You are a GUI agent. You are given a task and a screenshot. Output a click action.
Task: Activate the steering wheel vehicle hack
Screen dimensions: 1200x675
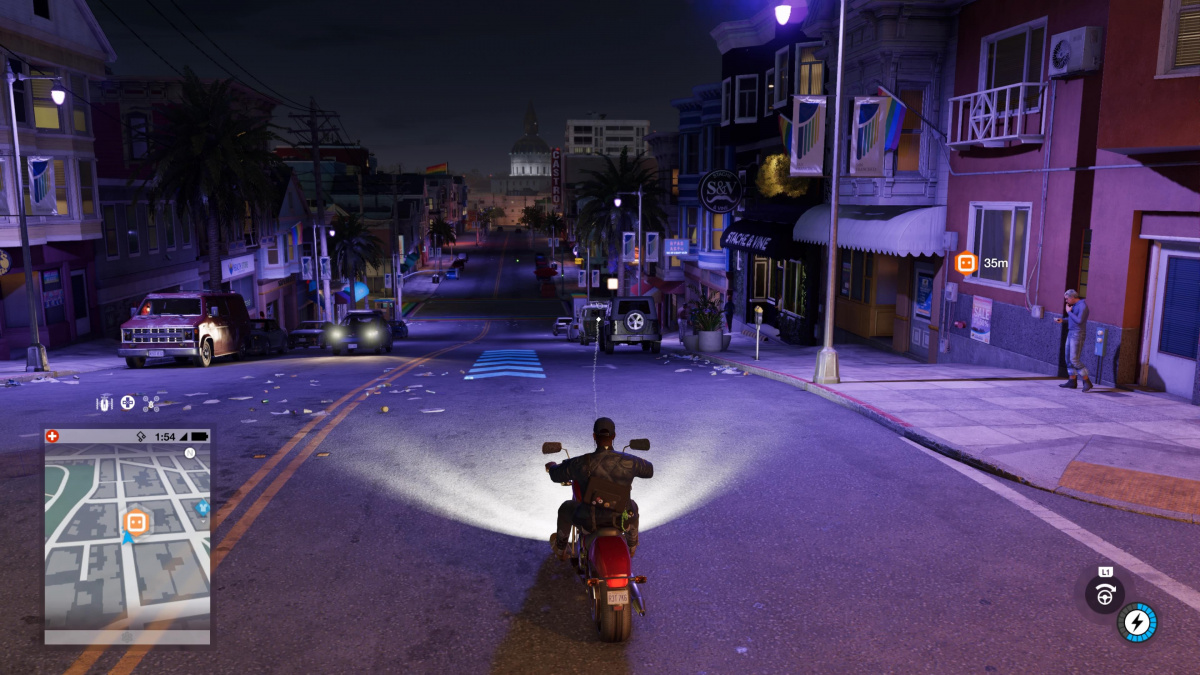(1105, 595)
